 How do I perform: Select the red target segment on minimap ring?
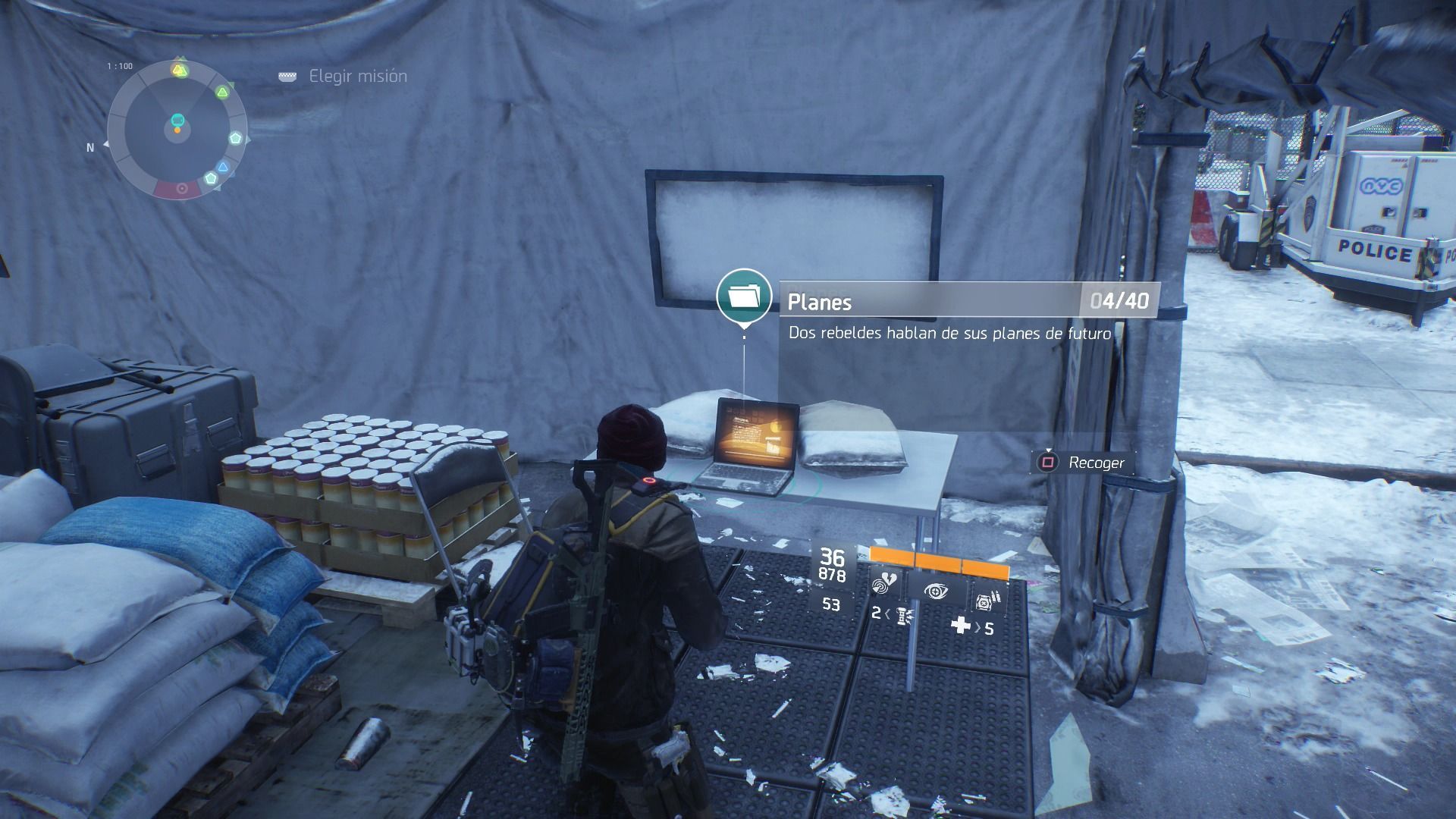tap(180, 189)
